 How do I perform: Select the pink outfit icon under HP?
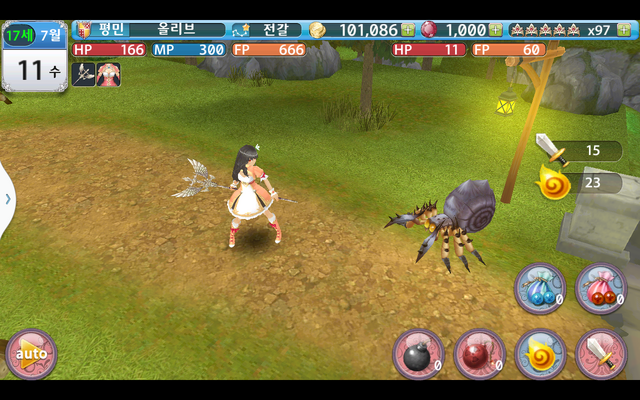108,74
